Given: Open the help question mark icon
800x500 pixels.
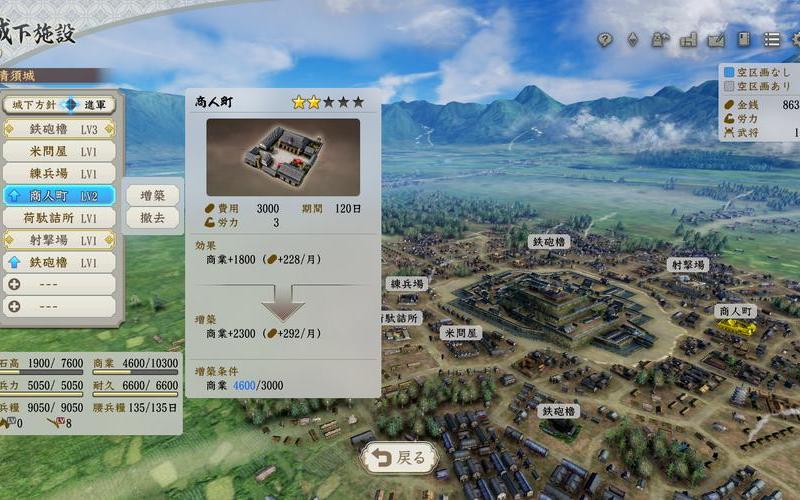Looking at the screenshot, I should [605, 40].
